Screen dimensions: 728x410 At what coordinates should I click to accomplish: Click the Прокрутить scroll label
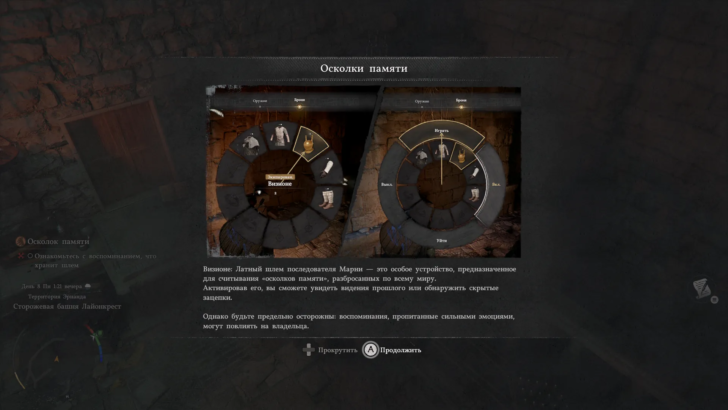pyautogui.click(x=337, y=350)
